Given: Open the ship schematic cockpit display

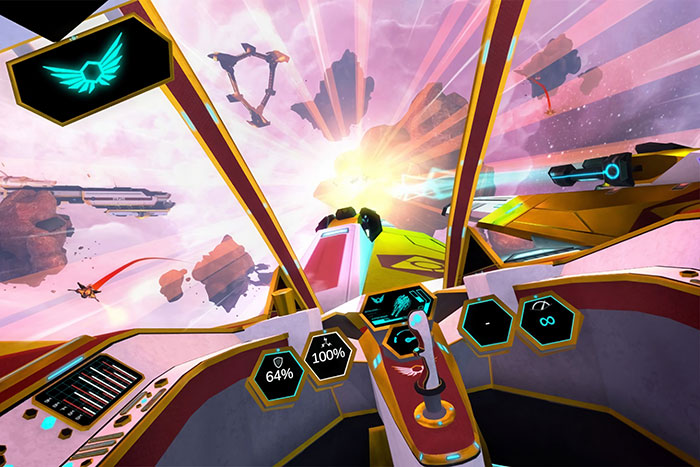Looking at the screenshot, I should (395, 306).
